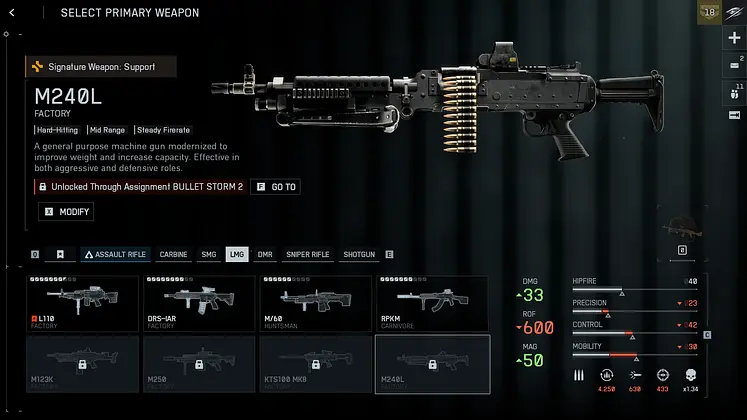Click the locked M123K weapon tile
The height and width of the screenshot is (420, 747).
click(x=83, y=362)
